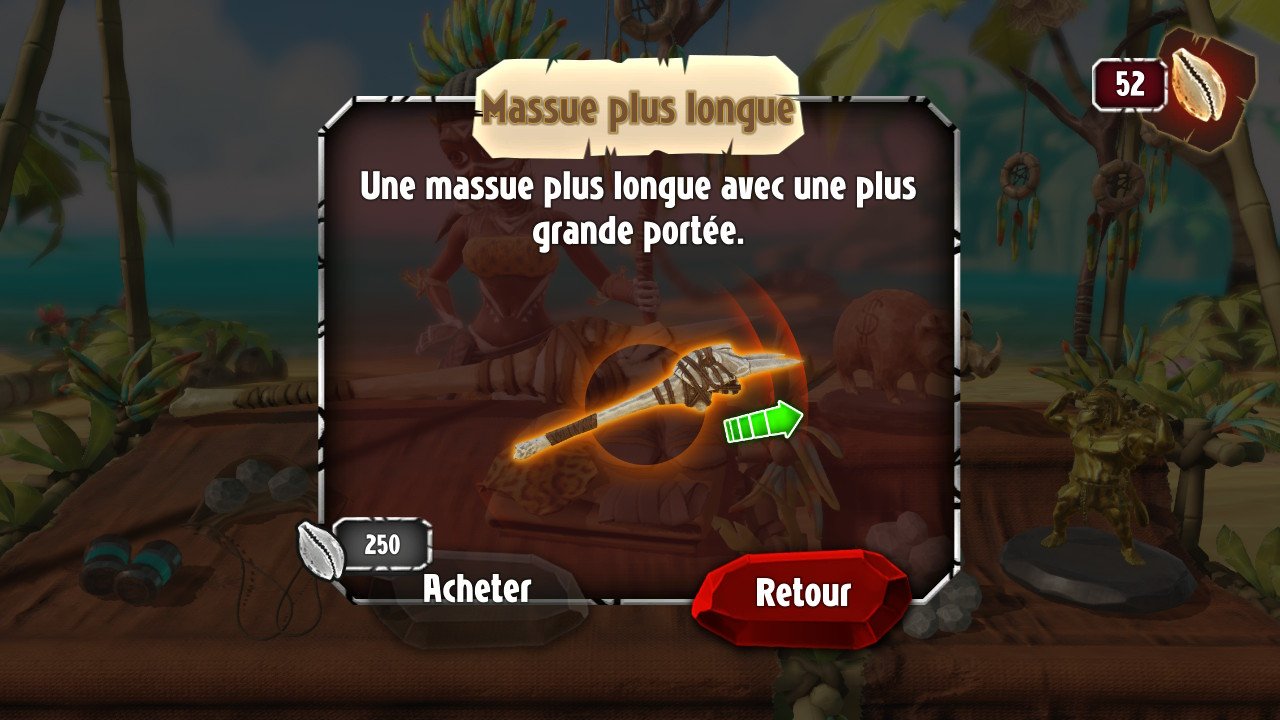Tap the item description text area
Screen dimensions: 1280x720
click(x=638, y=205)
